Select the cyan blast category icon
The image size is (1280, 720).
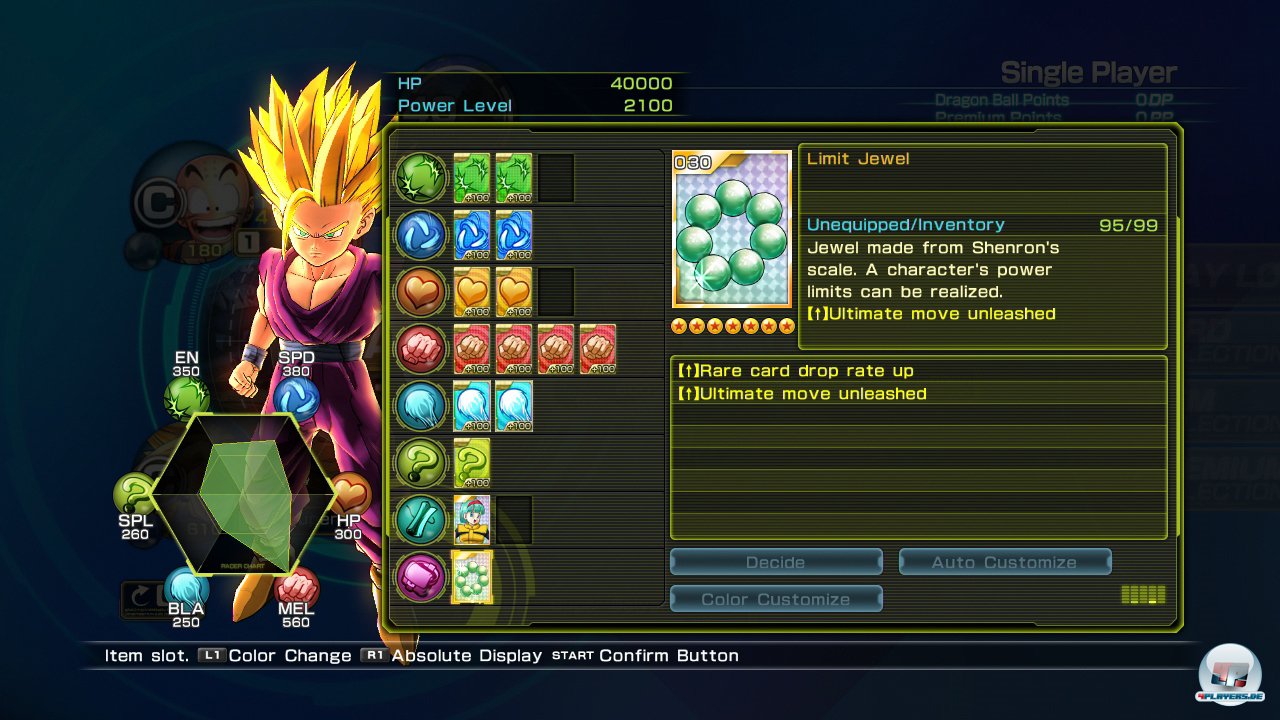pyautogui.click(x=420, y=405)
